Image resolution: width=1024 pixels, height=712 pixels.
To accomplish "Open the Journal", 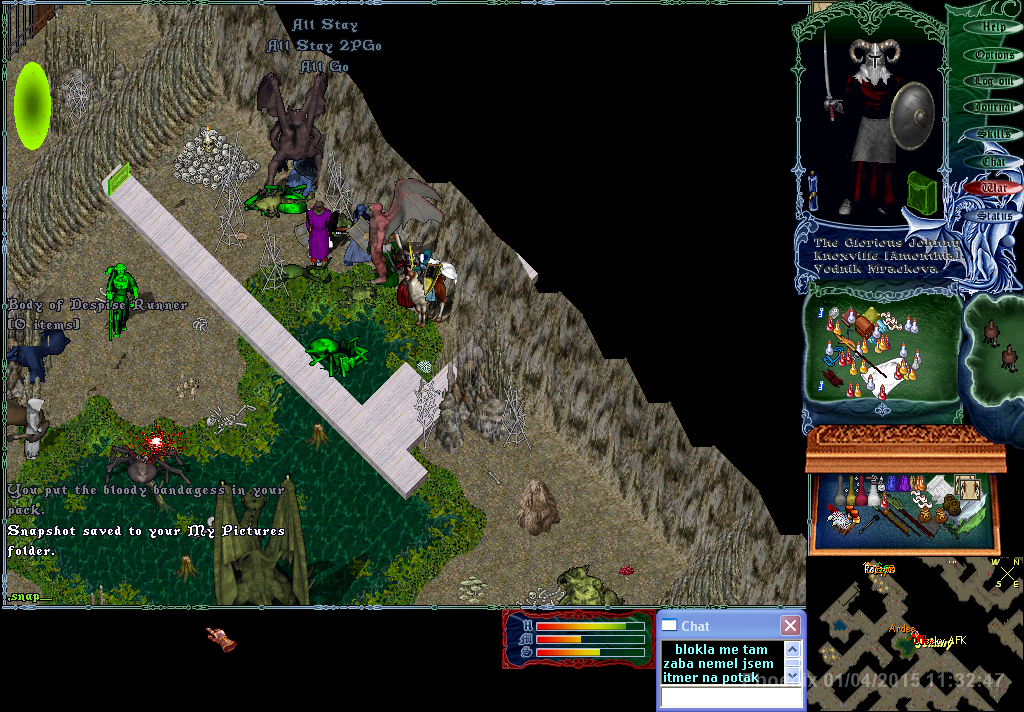I will click(x=993, y=107).
